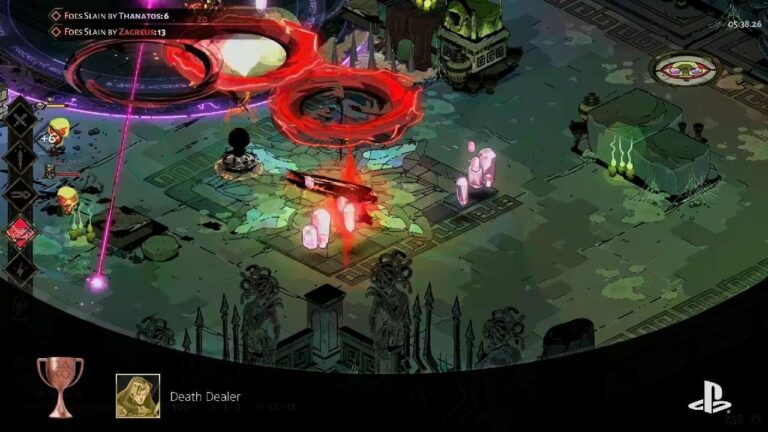Select the lightning bolt call boon slot
The image size is (768, 432).
tap(21, 268)
